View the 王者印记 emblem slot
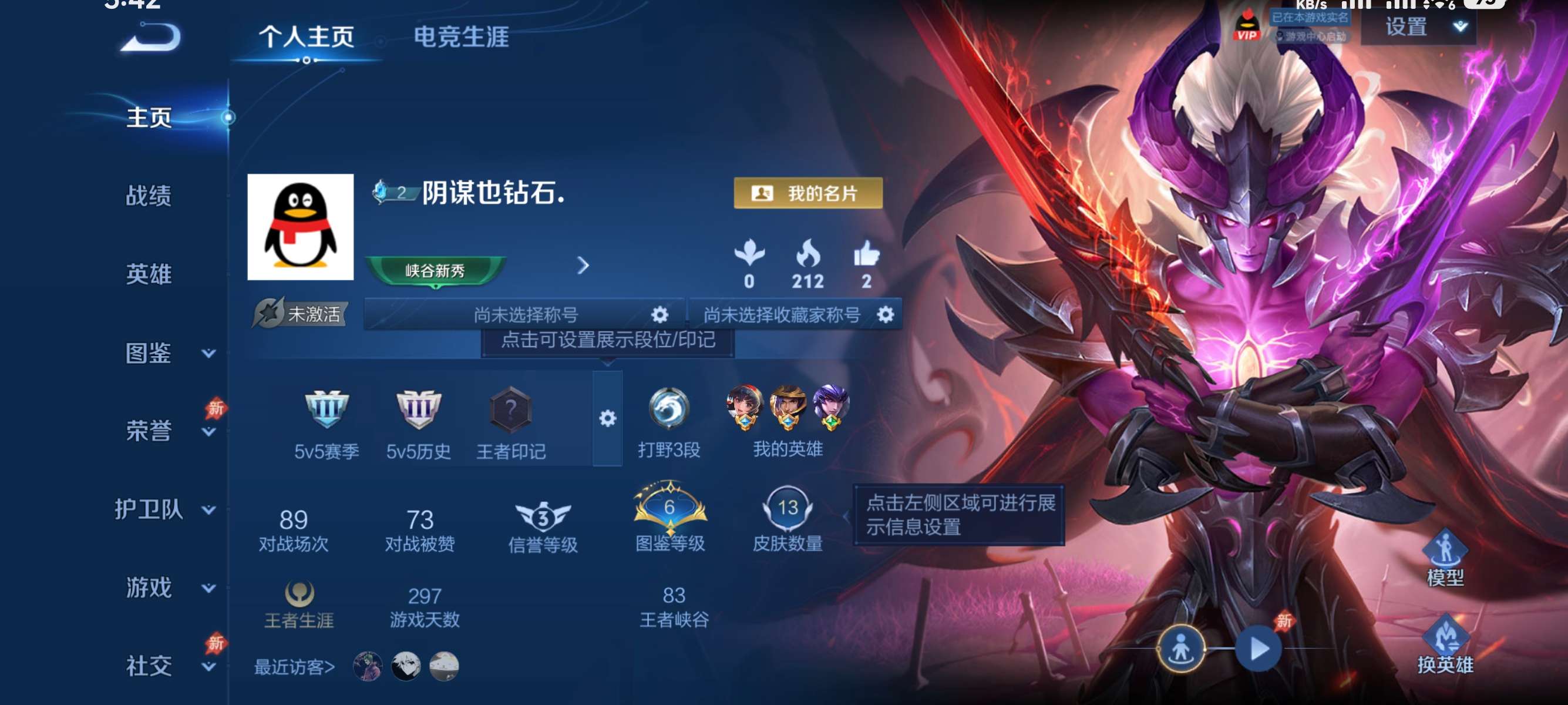Image resolution: width=1568 pixels, height=705 pixels. click(x=512, y=414)
